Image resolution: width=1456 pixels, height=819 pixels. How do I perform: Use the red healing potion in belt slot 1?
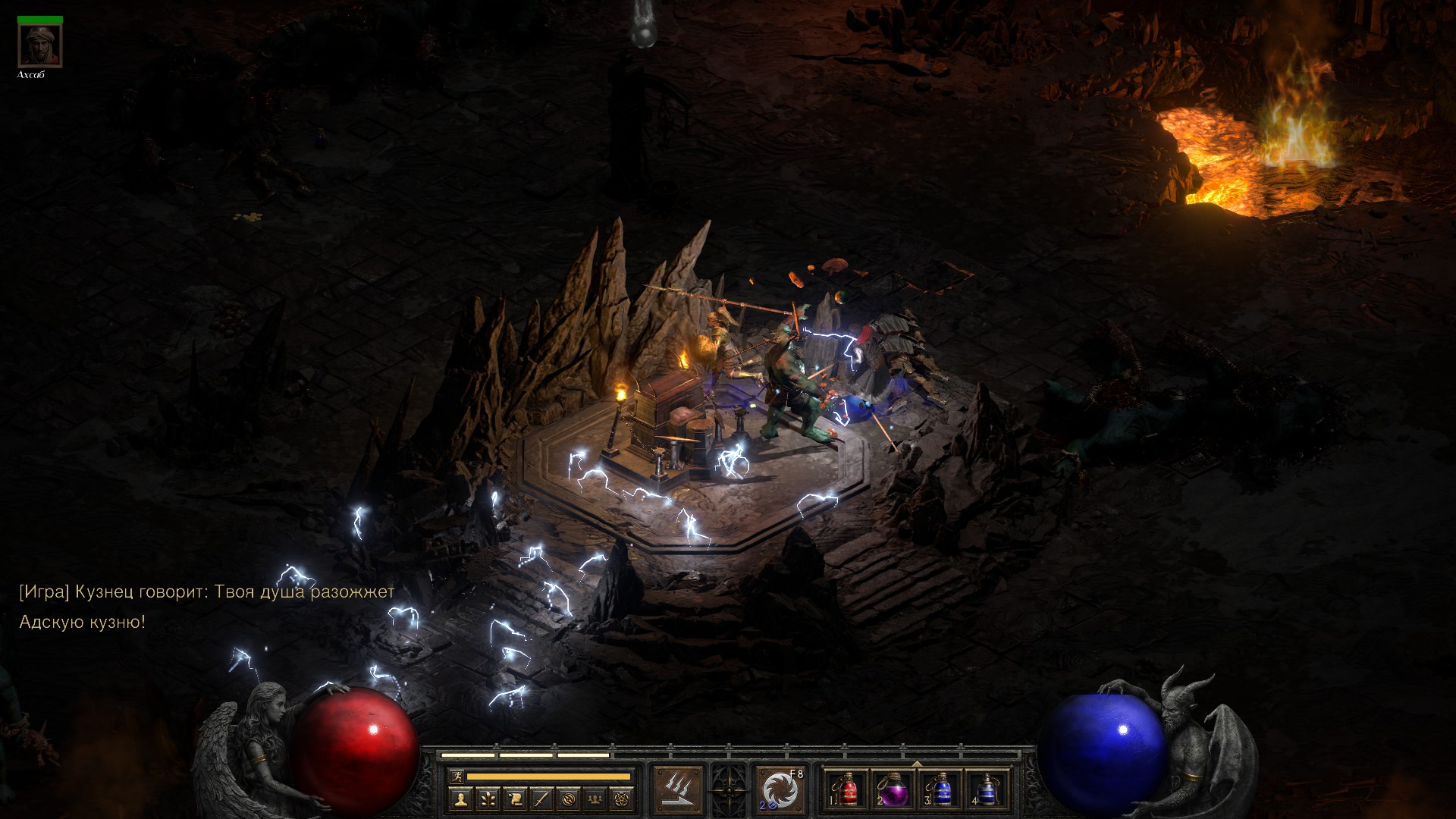846,790
